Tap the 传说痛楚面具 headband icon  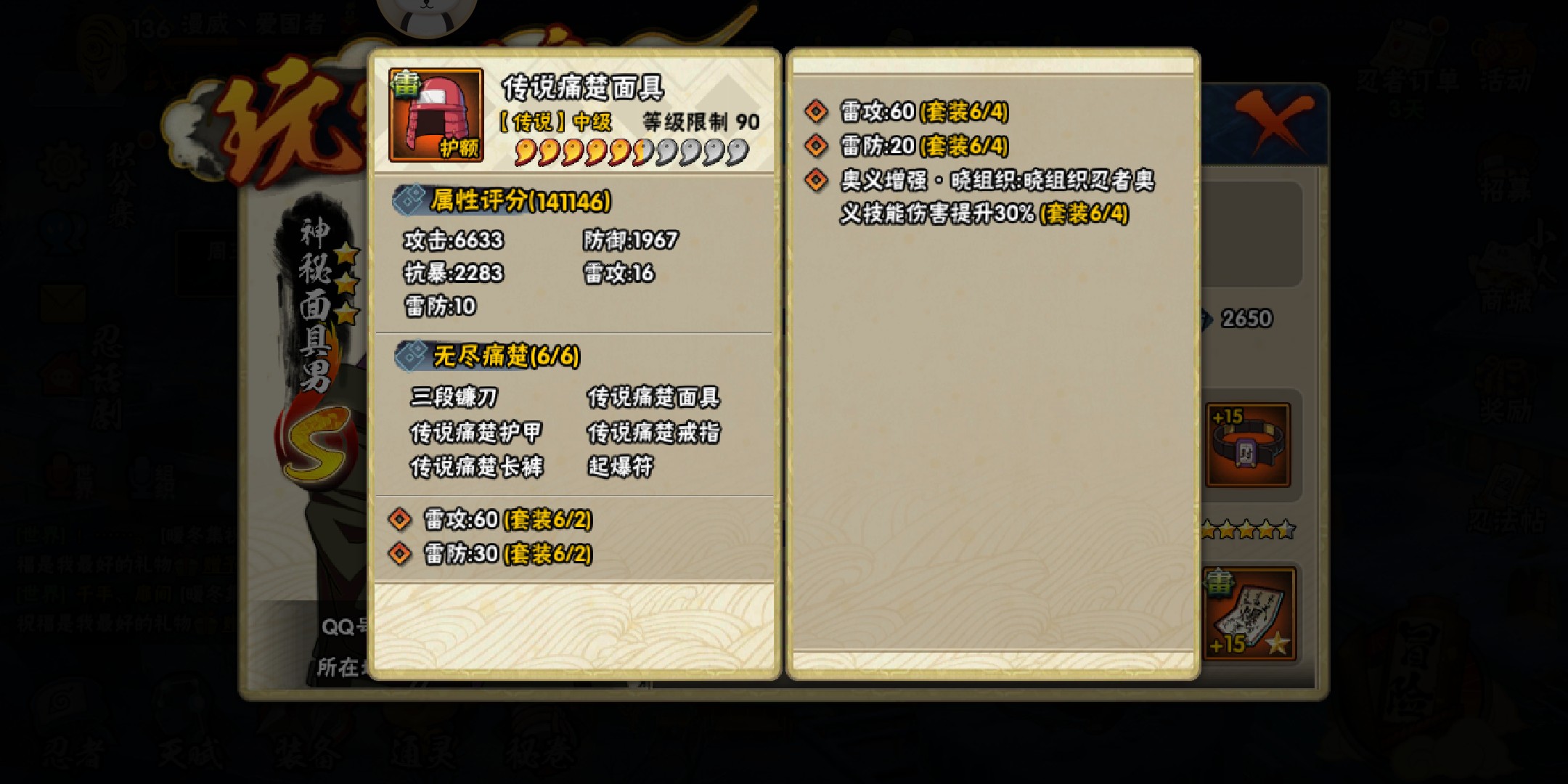pyautogui.click(x=436, y=115)
